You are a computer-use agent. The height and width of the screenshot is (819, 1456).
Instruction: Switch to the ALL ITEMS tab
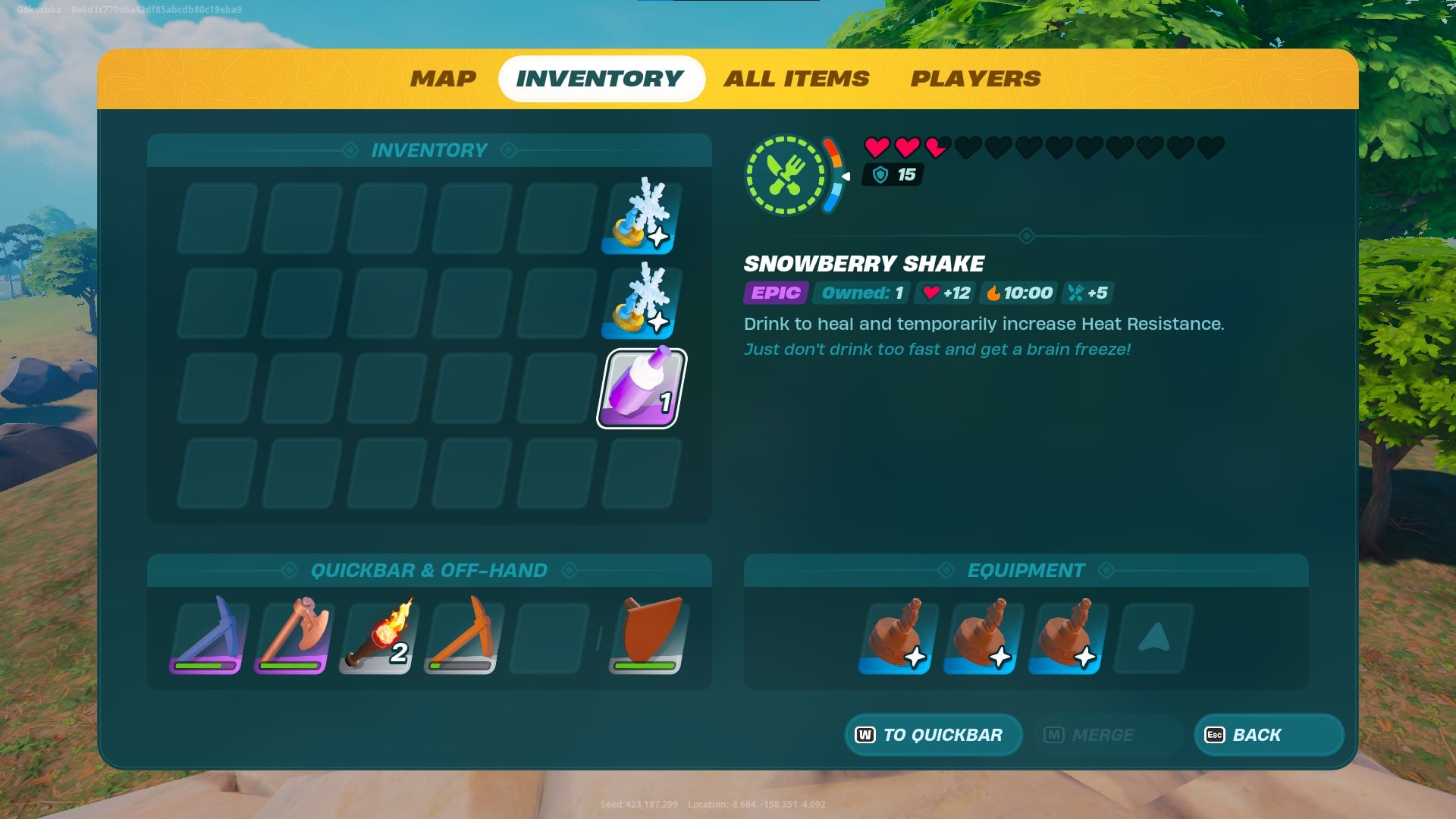[795, 78]
